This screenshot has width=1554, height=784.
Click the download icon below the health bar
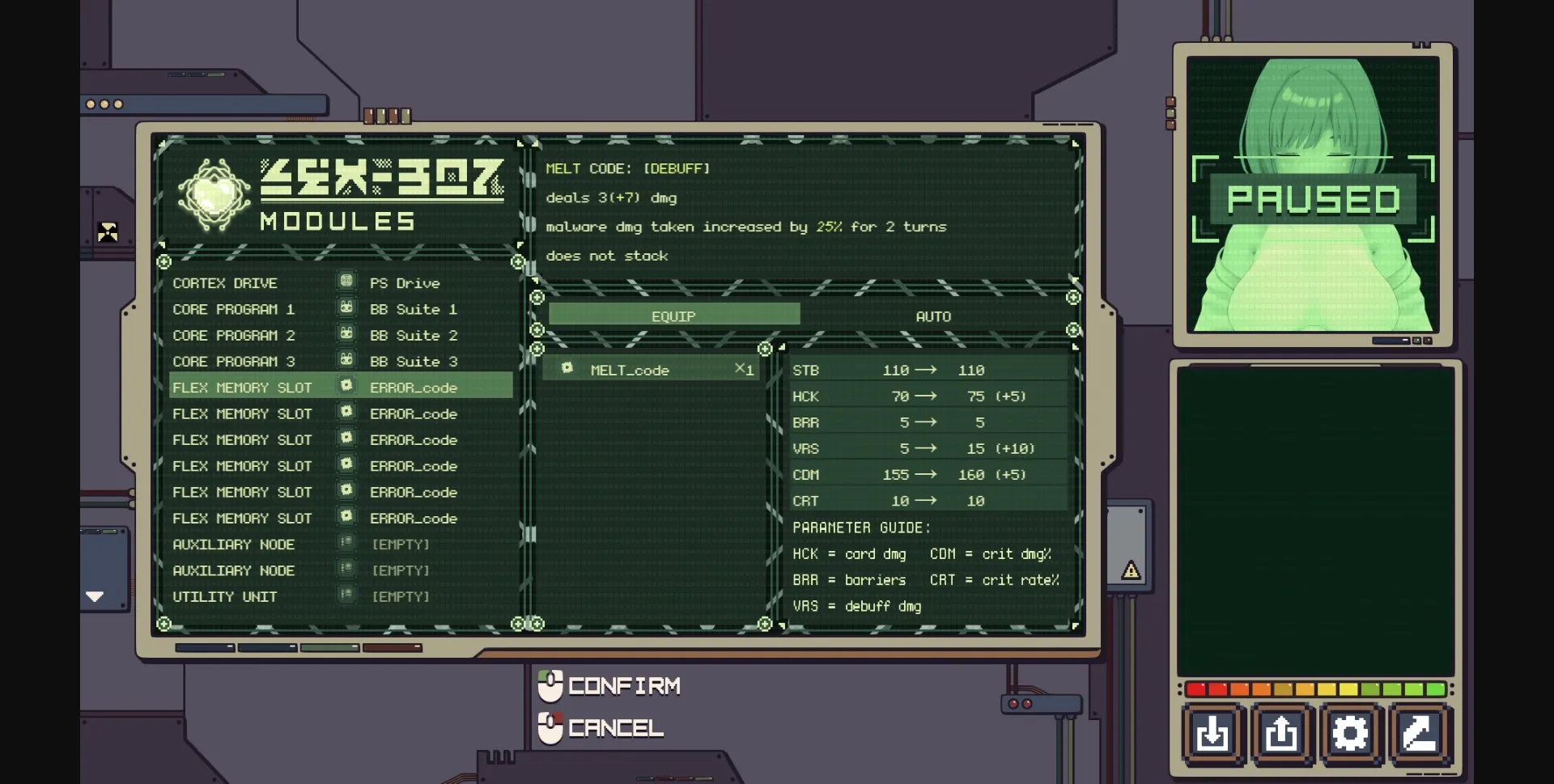[x=1212, y=734]
